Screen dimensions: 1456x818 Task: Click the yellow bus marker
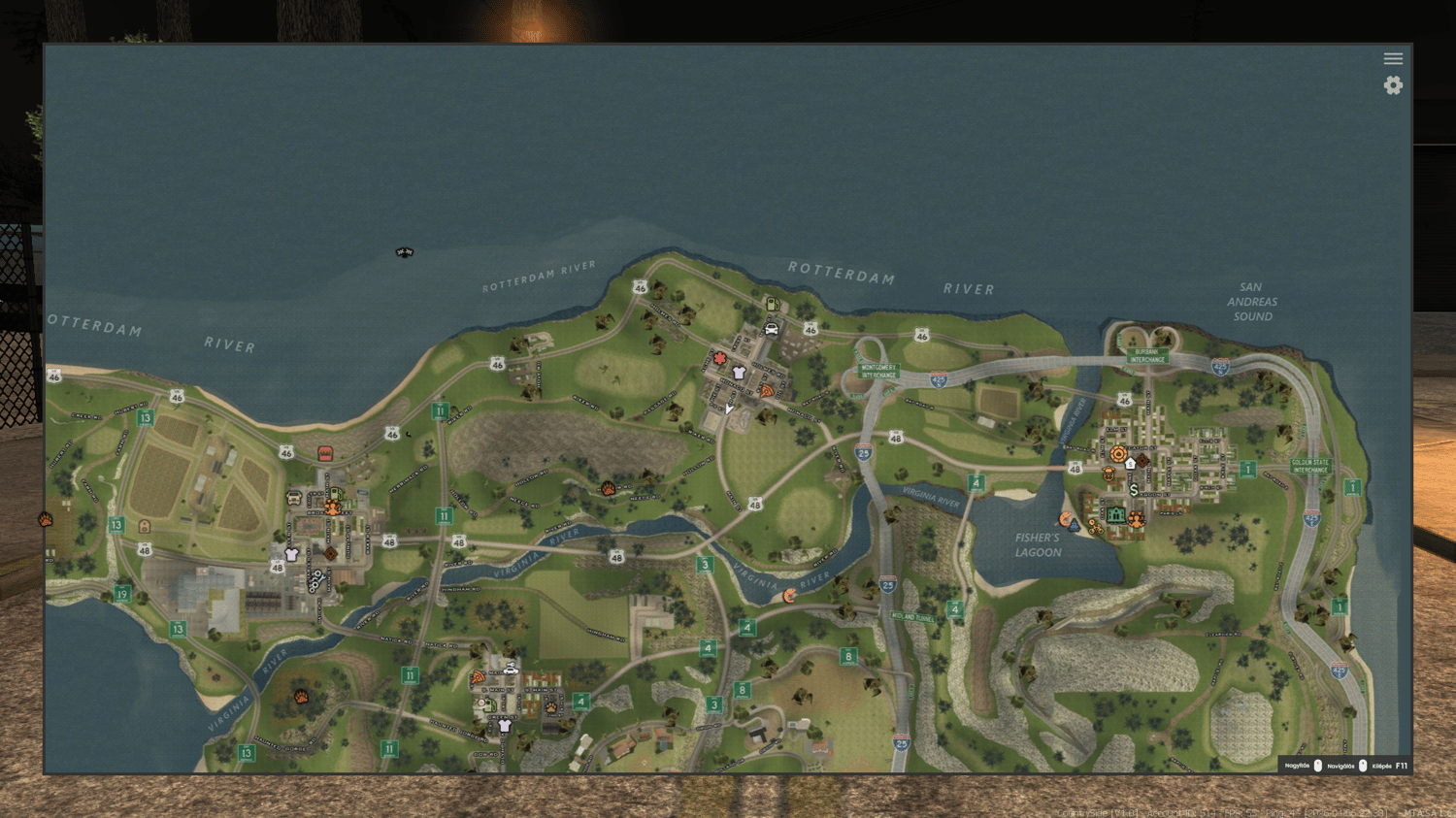point(293,499)
